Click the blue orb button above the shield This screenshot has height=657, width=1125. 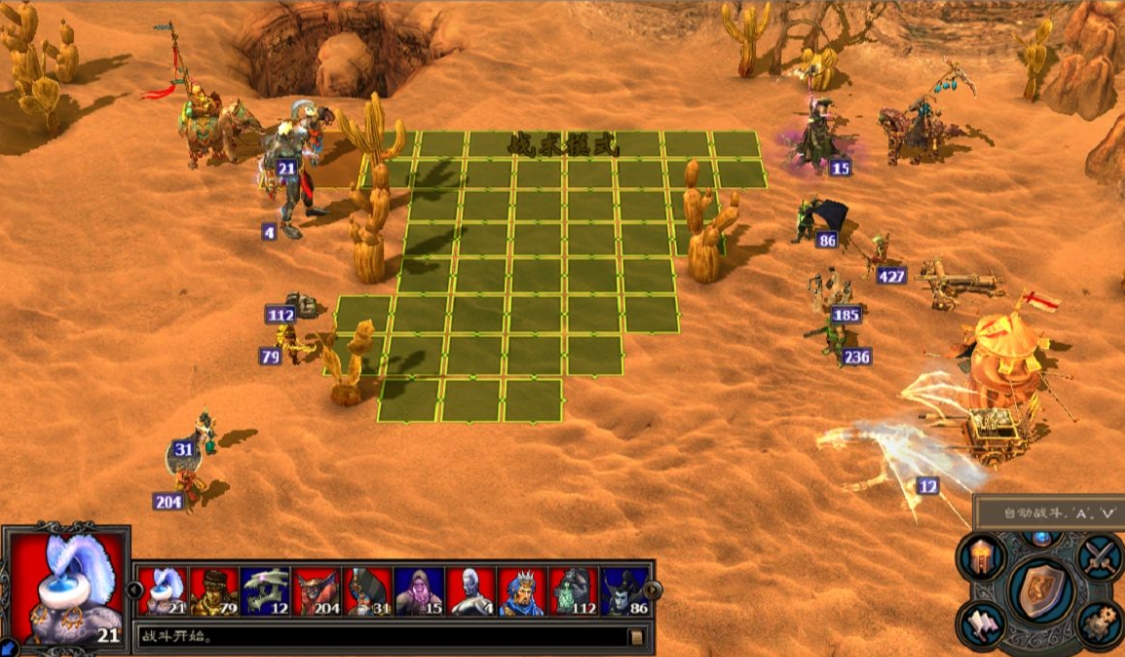[x=1041, y=538]
